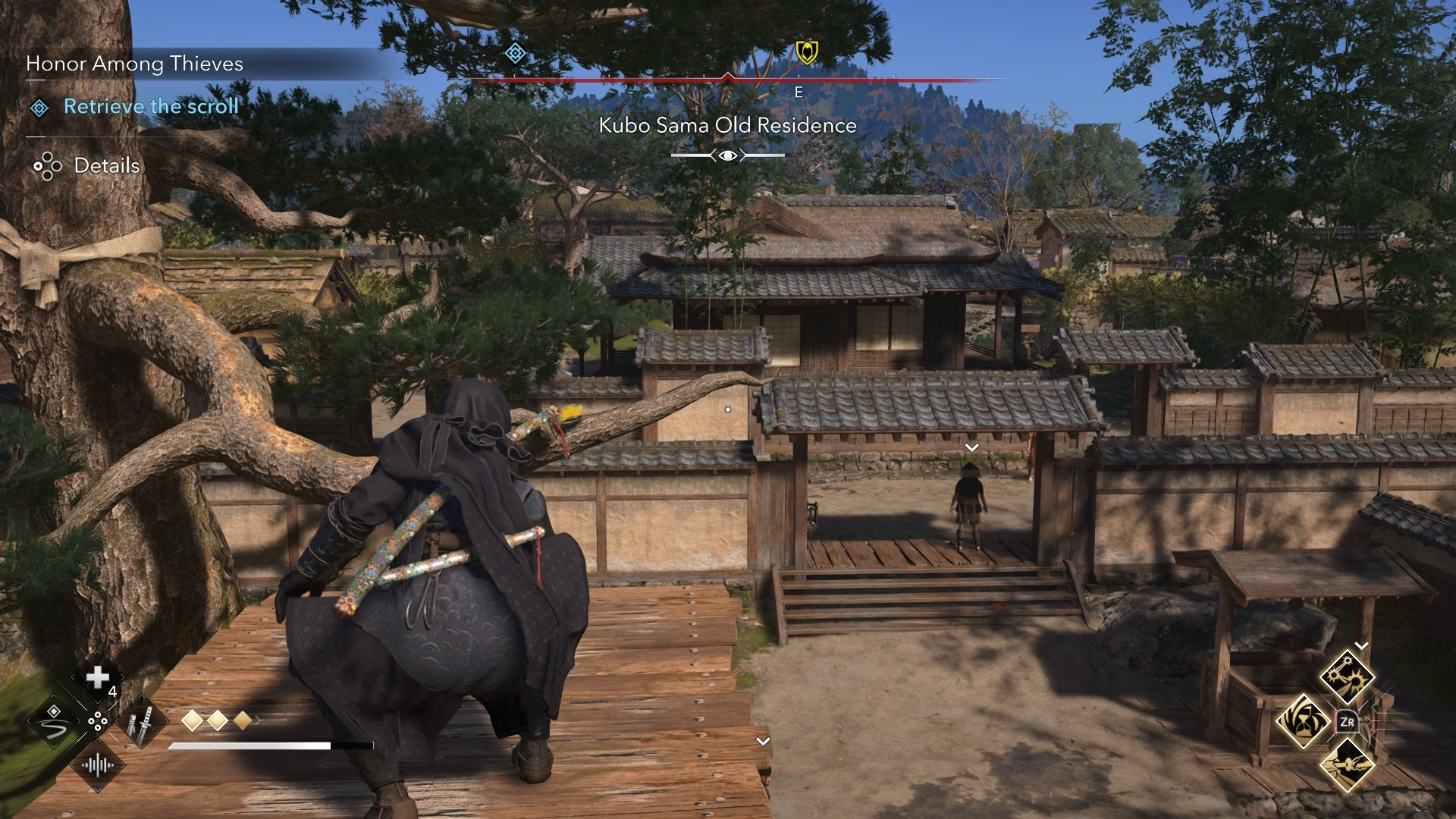Screen dimensions: 1456x819
Task: Choose the katana weapon swap icon
Action: click(142, 721)
